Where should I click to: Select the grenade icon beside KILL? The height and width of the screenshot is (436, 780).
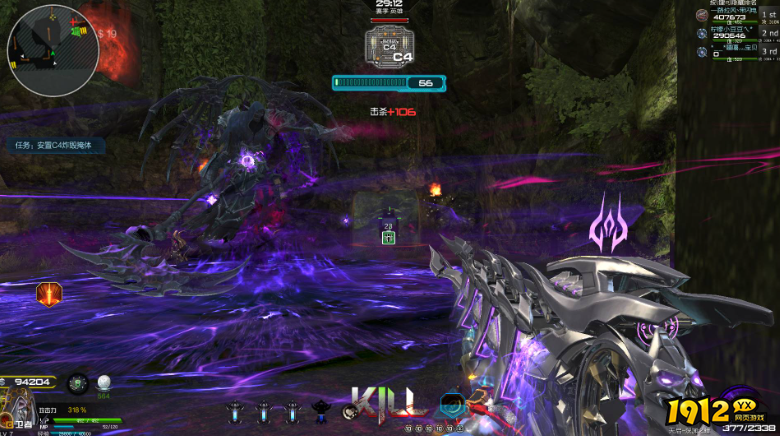(350, 410)
